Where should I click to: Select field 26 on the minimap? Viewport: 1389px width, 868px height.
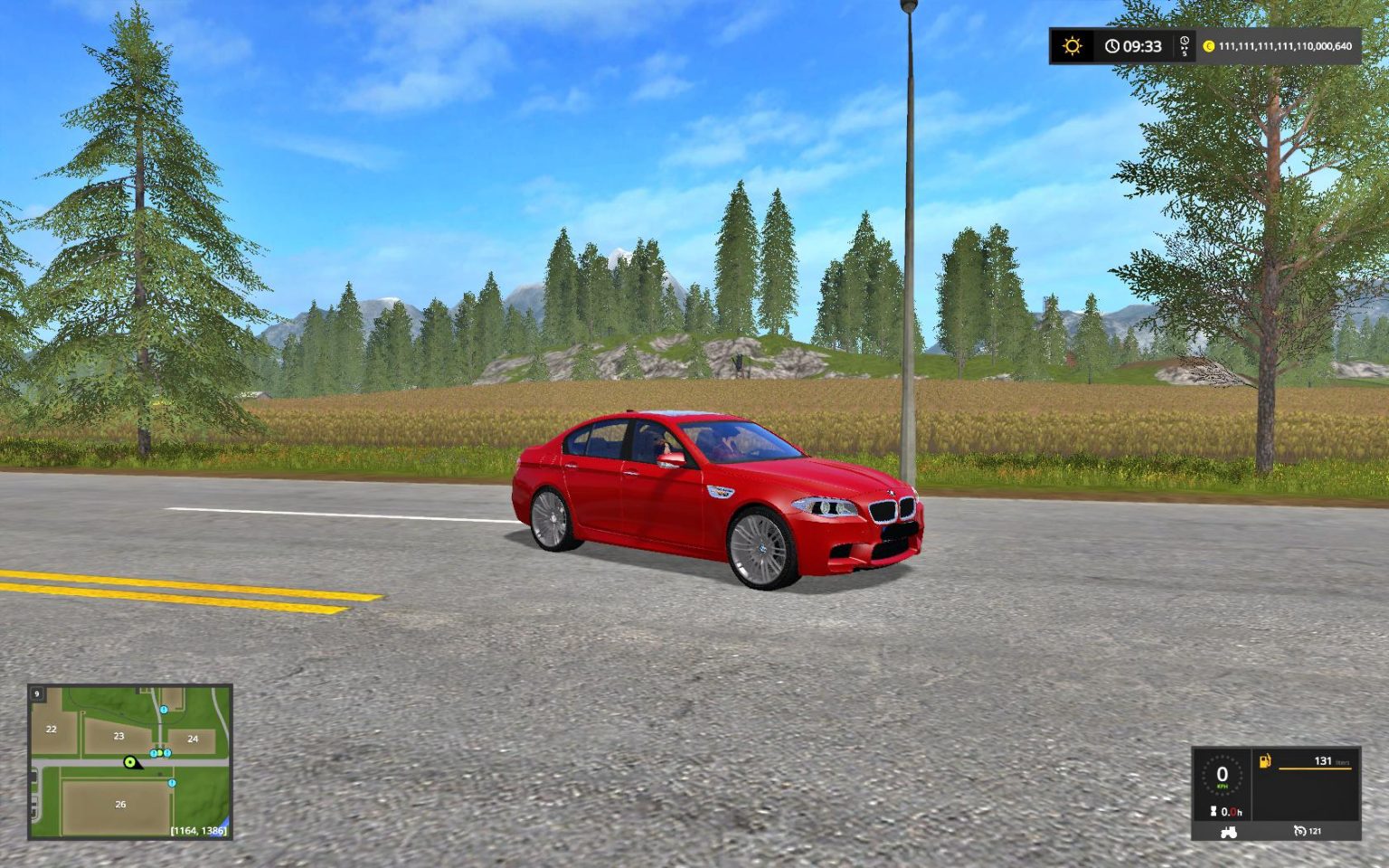120,805
